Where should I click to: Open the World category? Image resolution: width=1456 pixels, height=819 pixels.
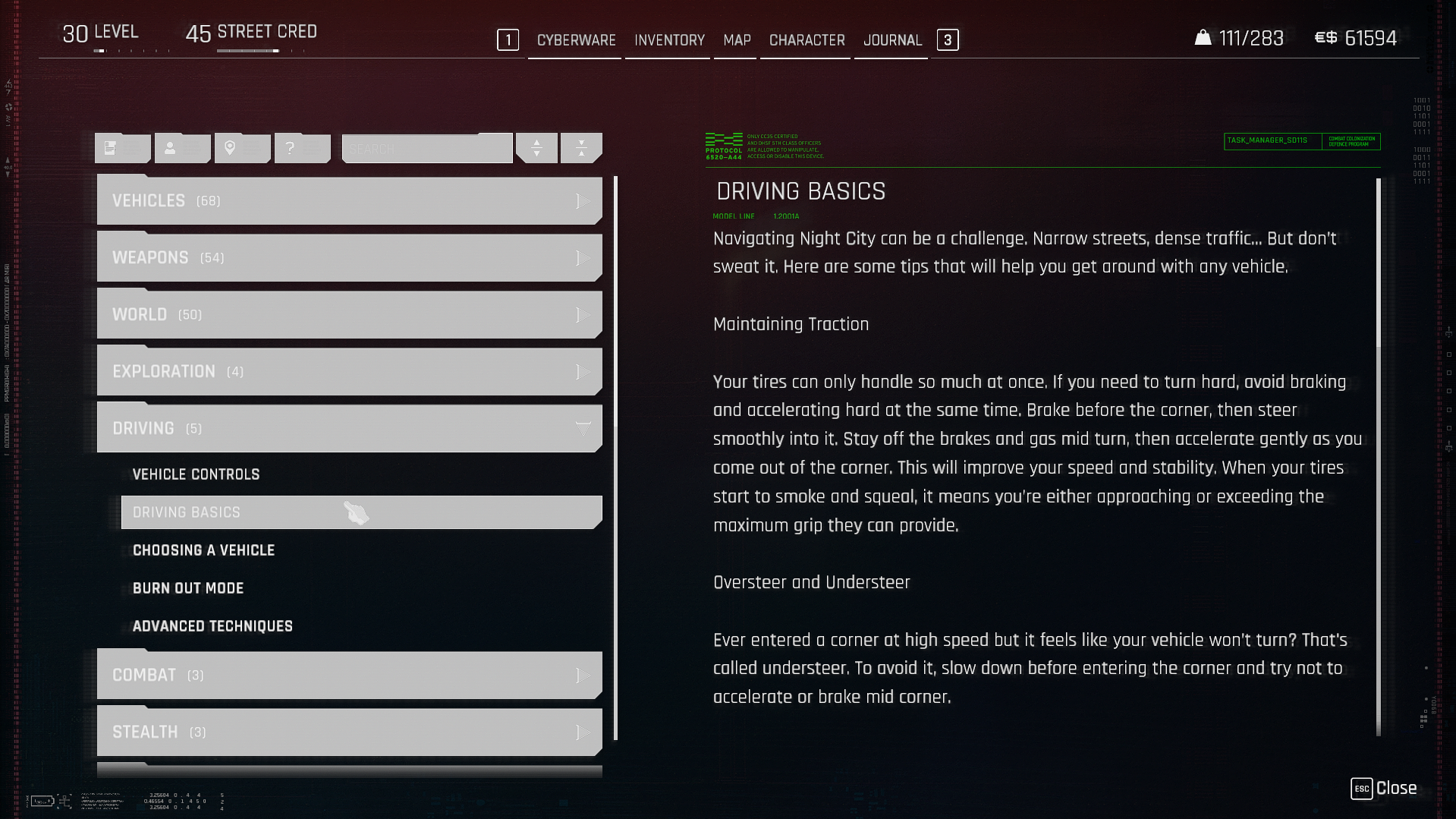[x=349, y=315]
